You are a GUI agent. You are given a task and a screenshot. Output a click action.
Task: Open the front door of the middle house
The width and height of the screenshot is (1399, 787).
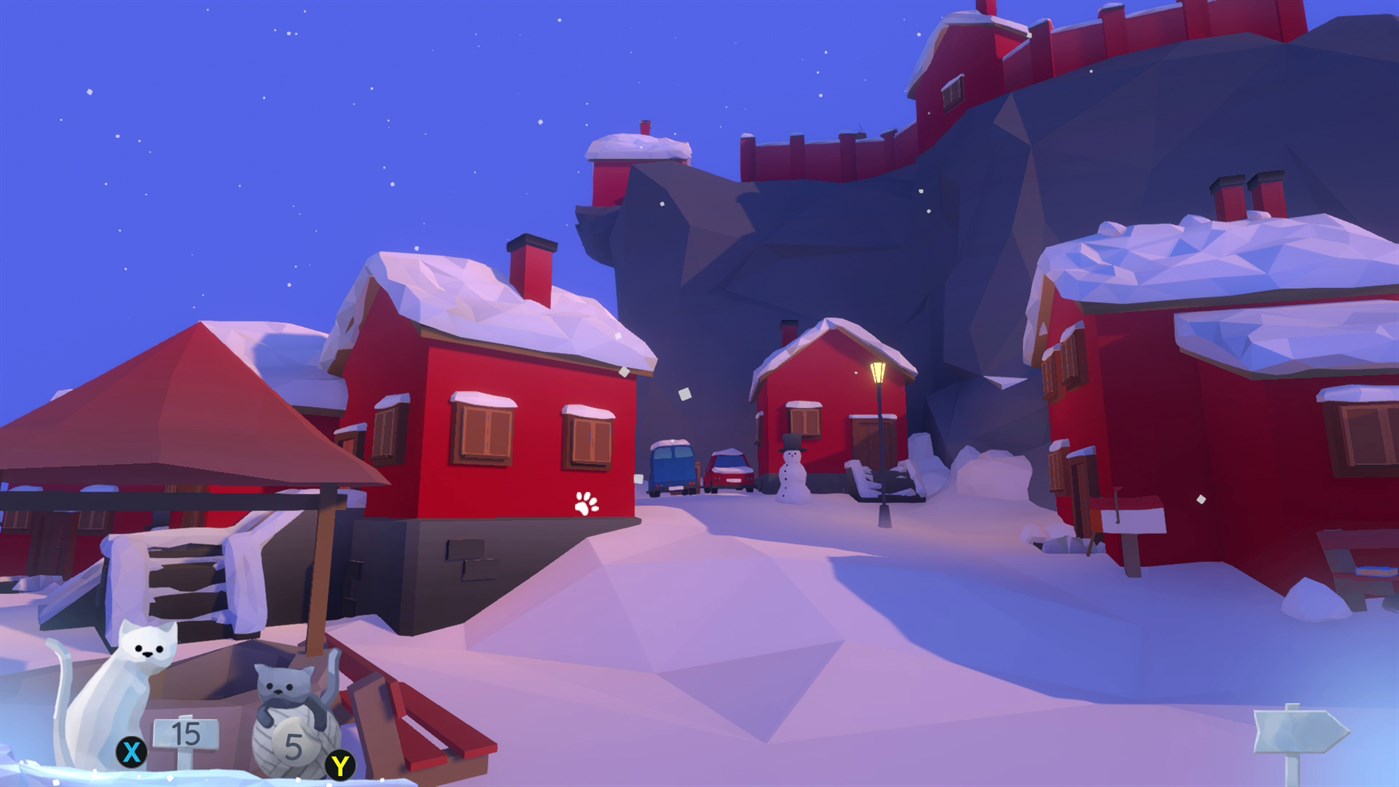click(x=870, y=440)
